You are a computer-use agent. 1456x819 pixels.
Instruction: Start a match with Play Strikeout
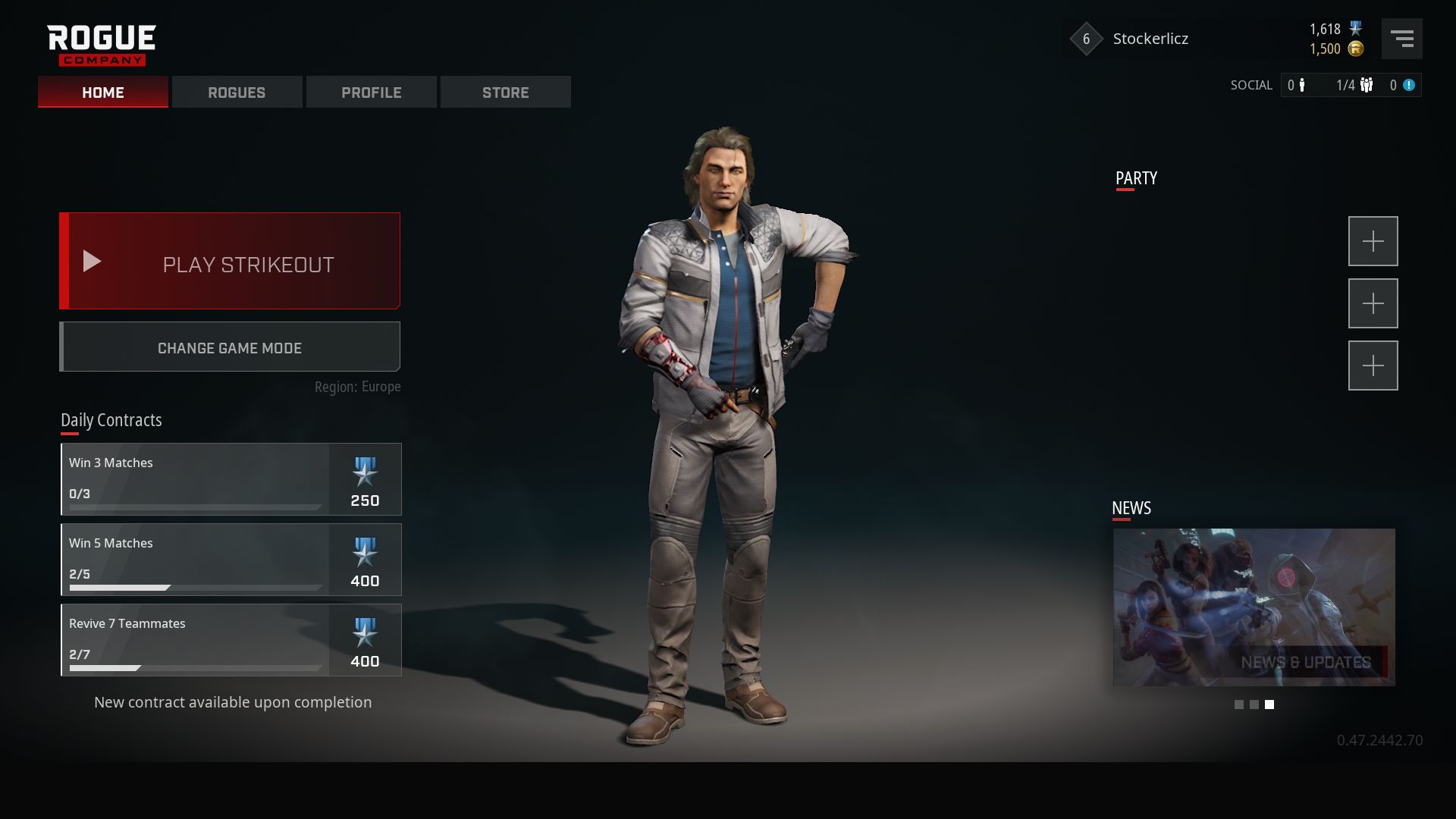tap(230, 262)
